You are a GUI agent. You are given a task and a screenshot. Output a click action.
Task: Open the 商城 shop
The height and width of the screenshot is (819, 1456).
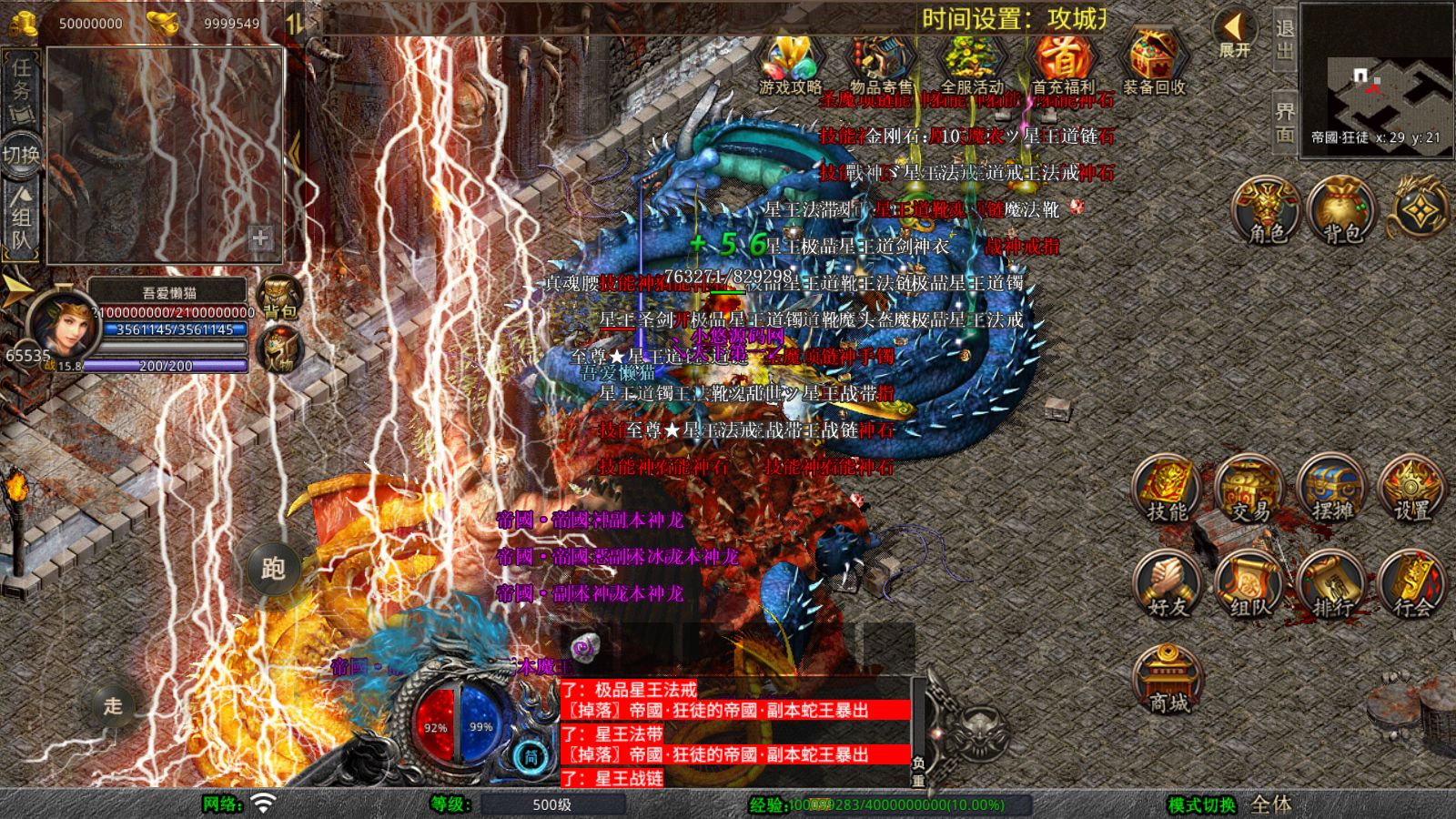click(1168, 681)
